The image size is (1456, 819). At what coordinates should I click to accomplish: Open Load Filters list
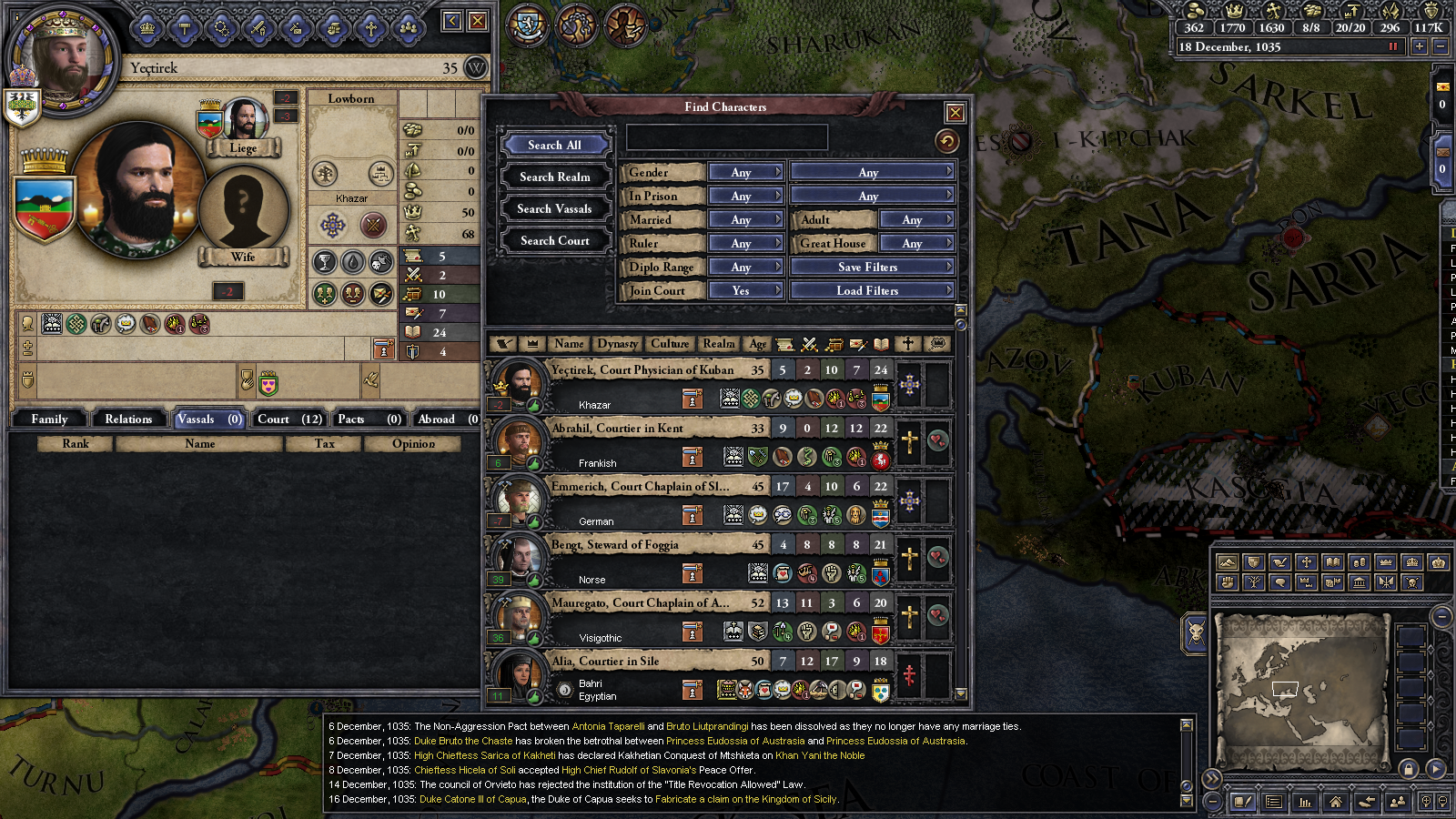point(872,290)
